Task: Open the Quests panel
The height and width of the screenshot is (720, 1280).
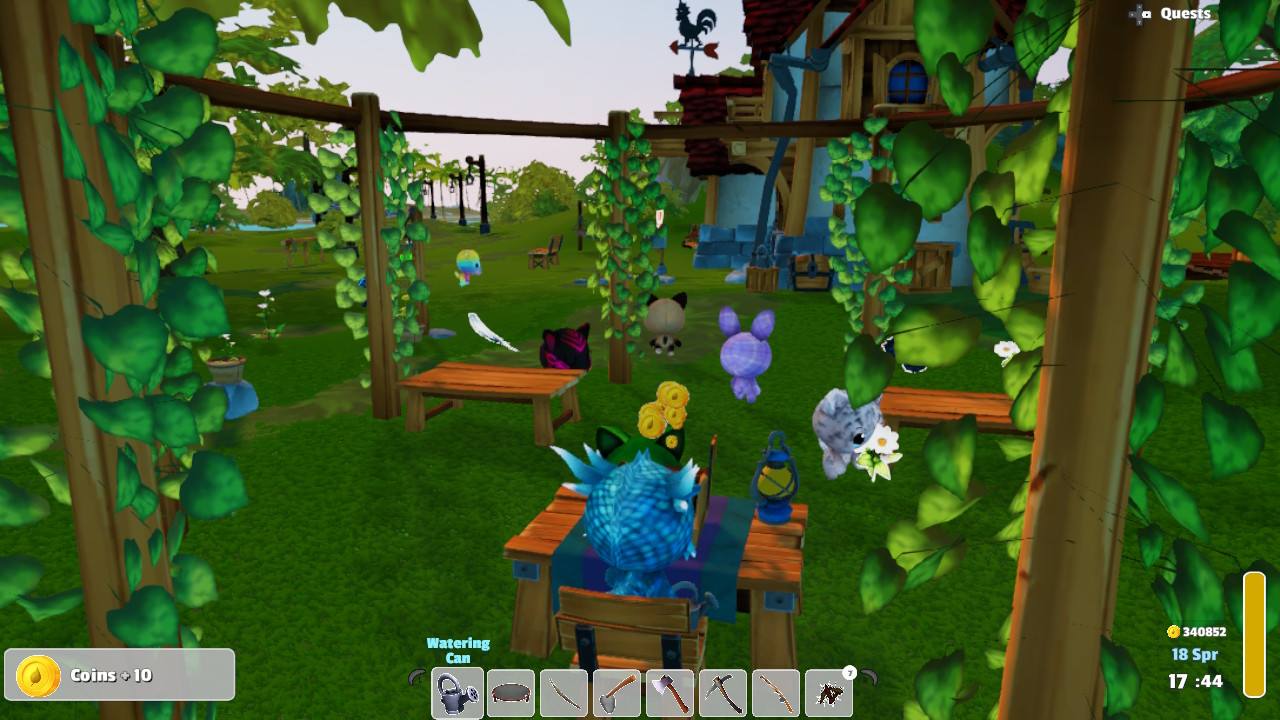Action: tap(1184, 13)
